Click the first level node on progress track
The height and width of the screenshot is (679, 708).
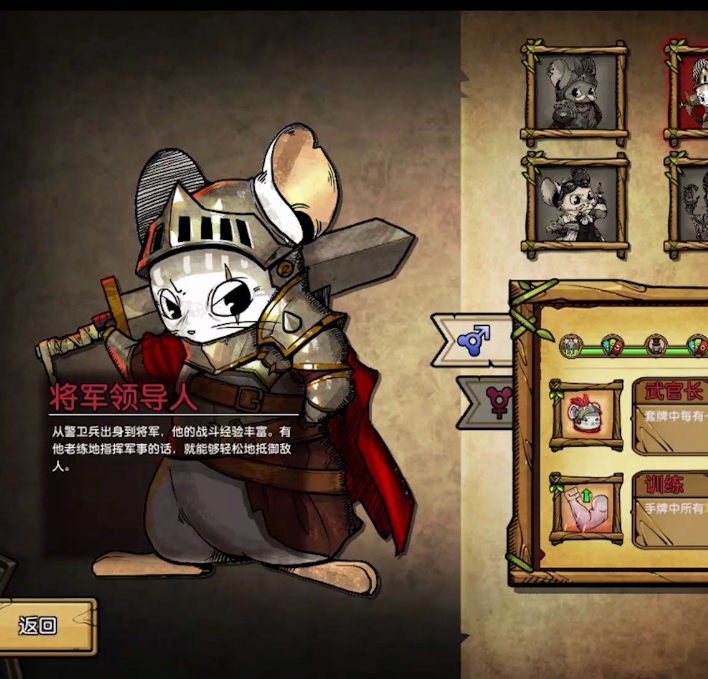570,346
